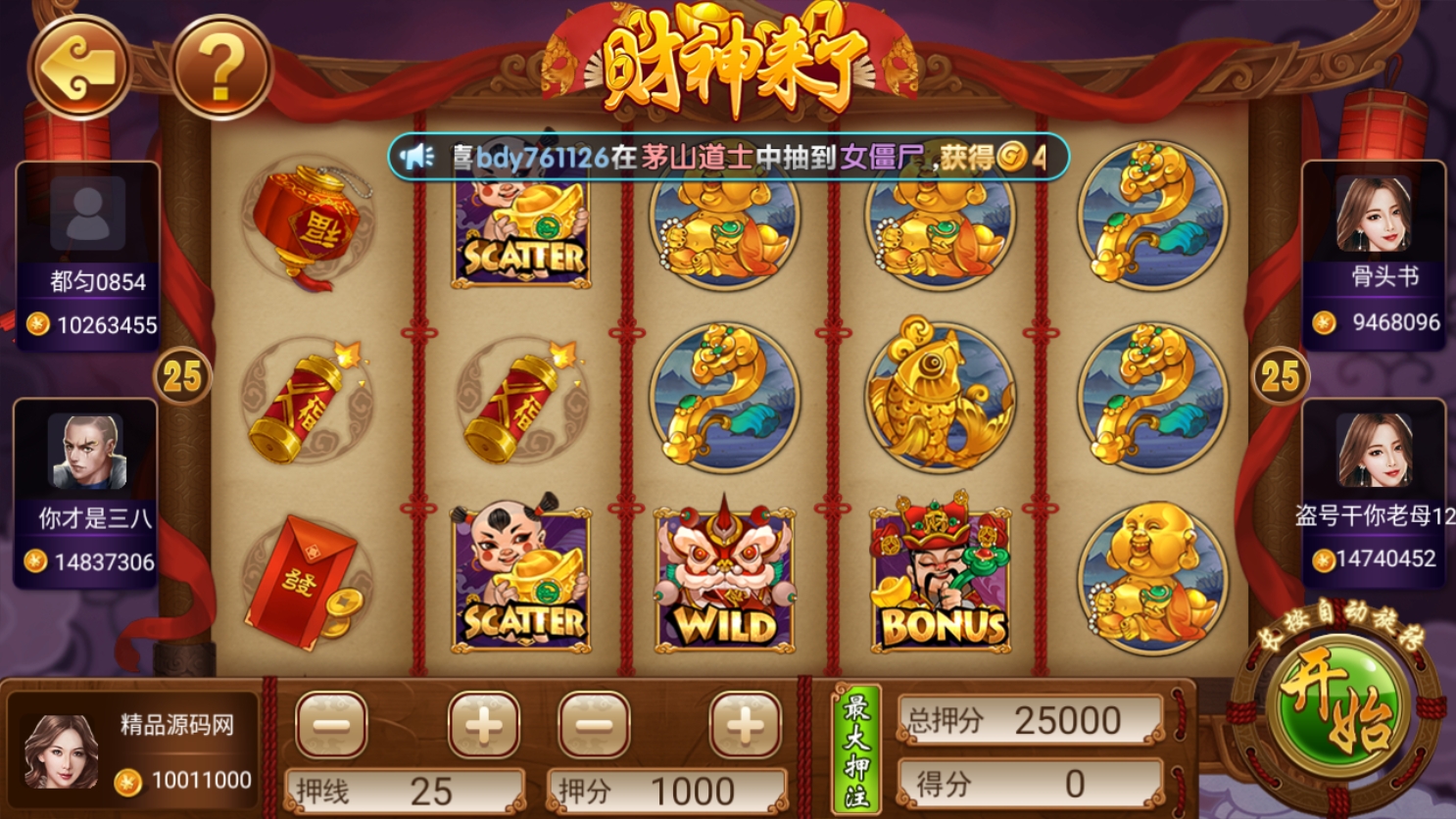Image resolution: width=1456 pixels, height=819 pixels.
Task: View player 盗号干你老母12's profile
Action: 1374,451
